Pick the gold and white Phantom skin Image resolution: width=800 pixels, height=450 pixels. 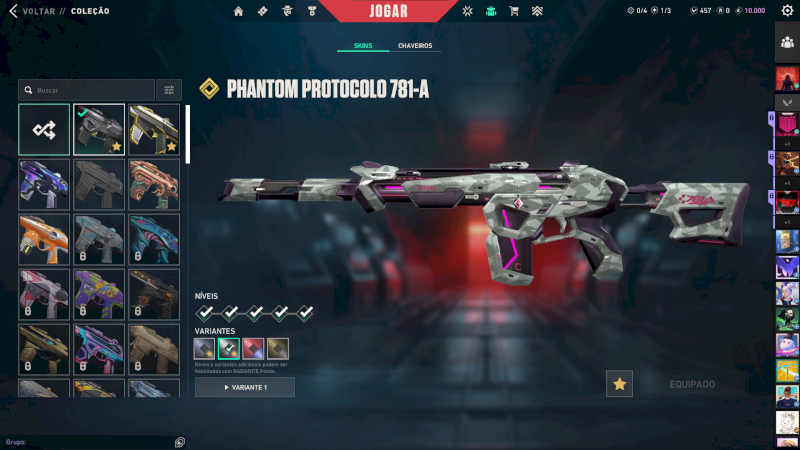(154, 130)
